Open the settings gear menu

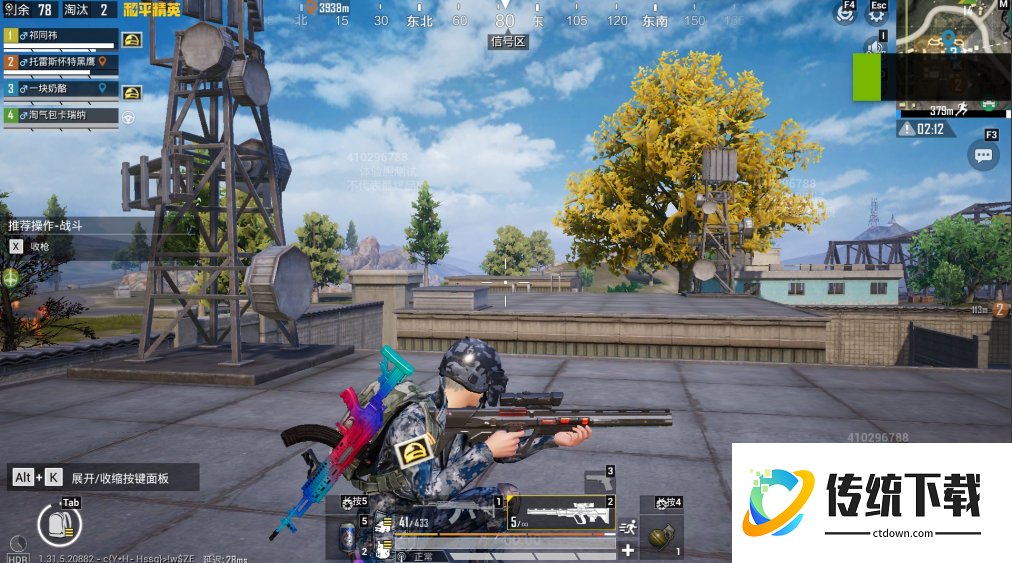pos(877,14)
